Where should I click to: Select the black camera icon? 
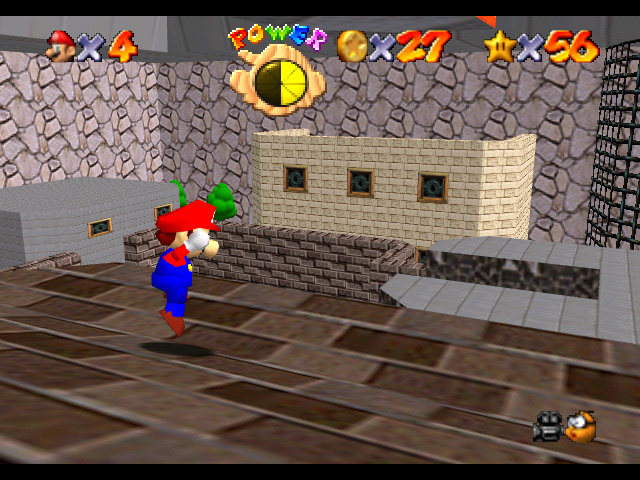(x=548, y=427)
